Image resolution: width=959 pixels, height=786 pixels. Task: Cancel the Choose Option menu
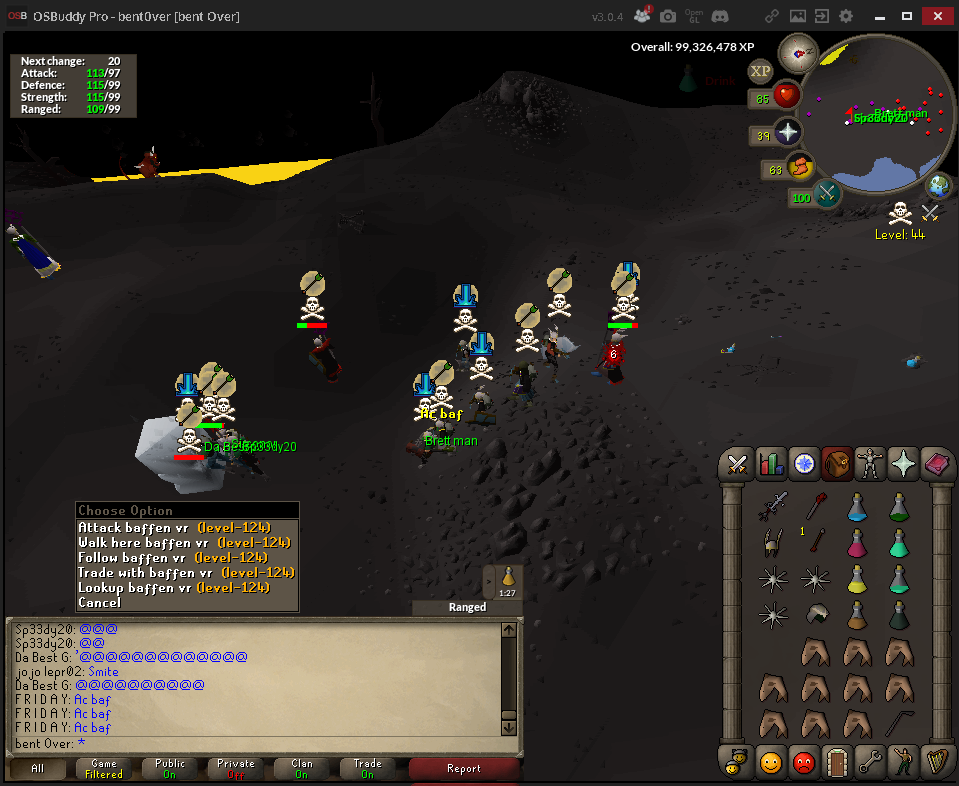100,602
